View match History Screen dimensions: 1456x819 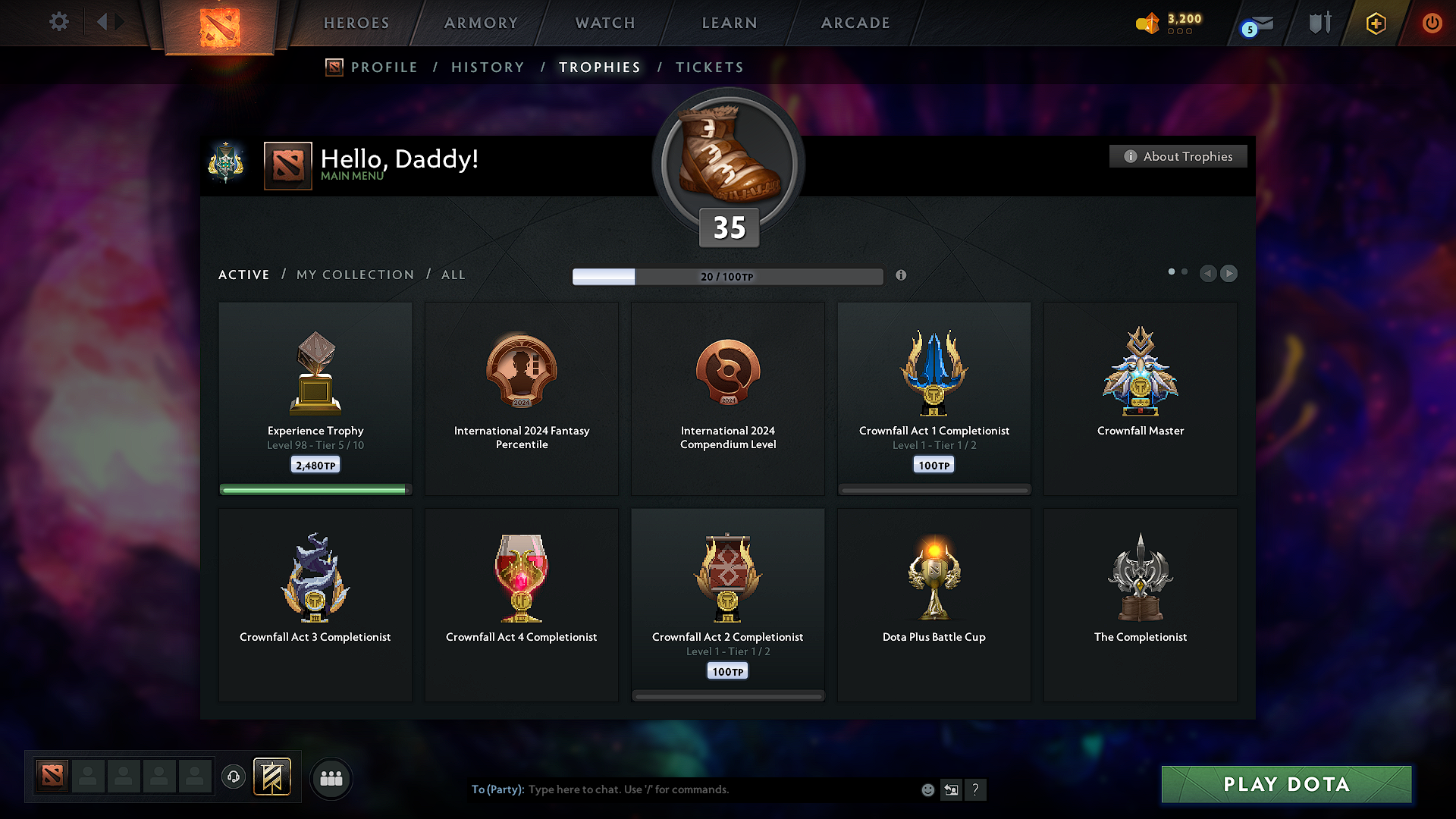click(x=488, y=67)
